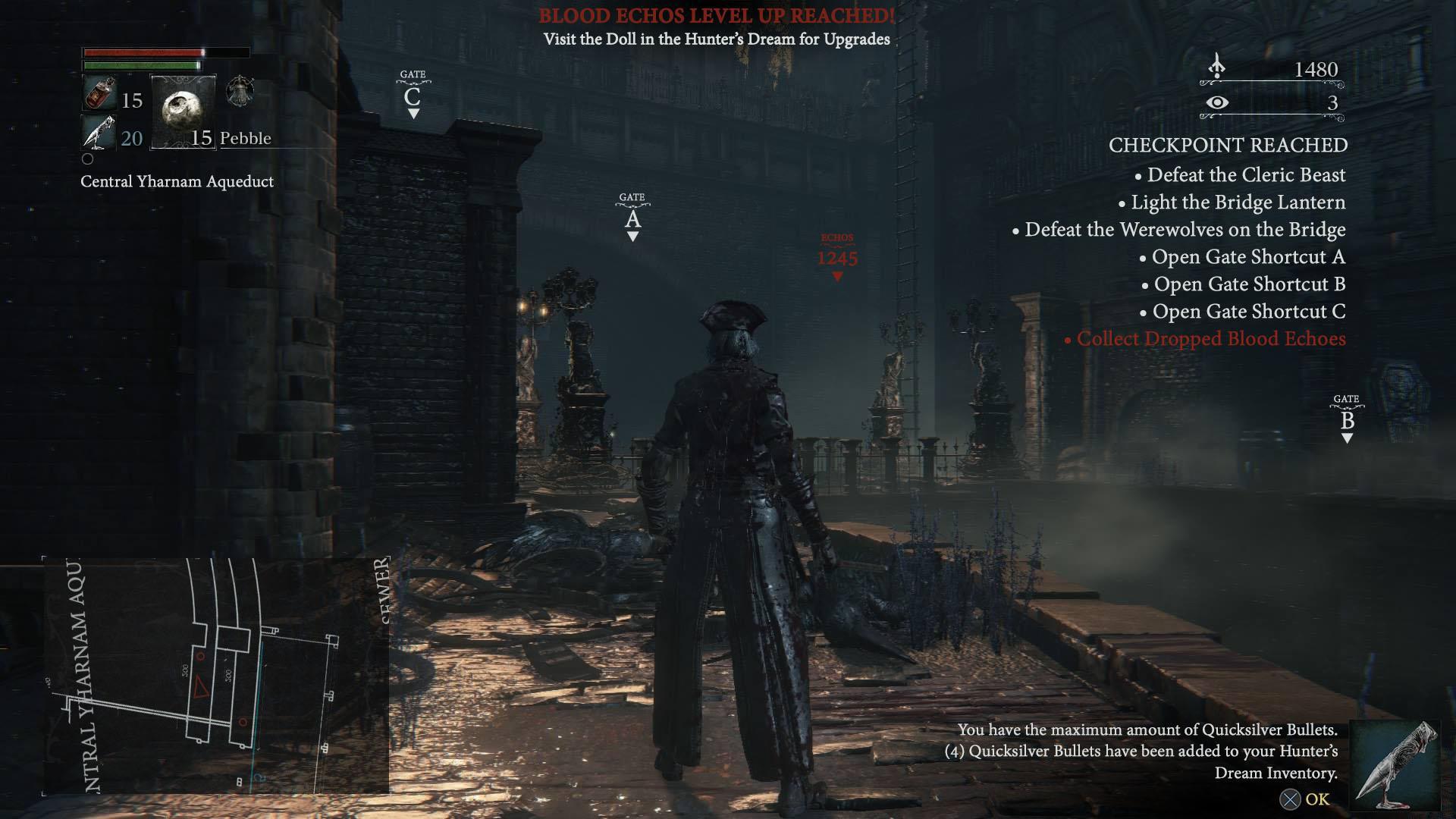Image resolution: width=1456 pixels, height=819 pixels.
Task: Open the Central Yharnam minimap
Action: (215, 676)
